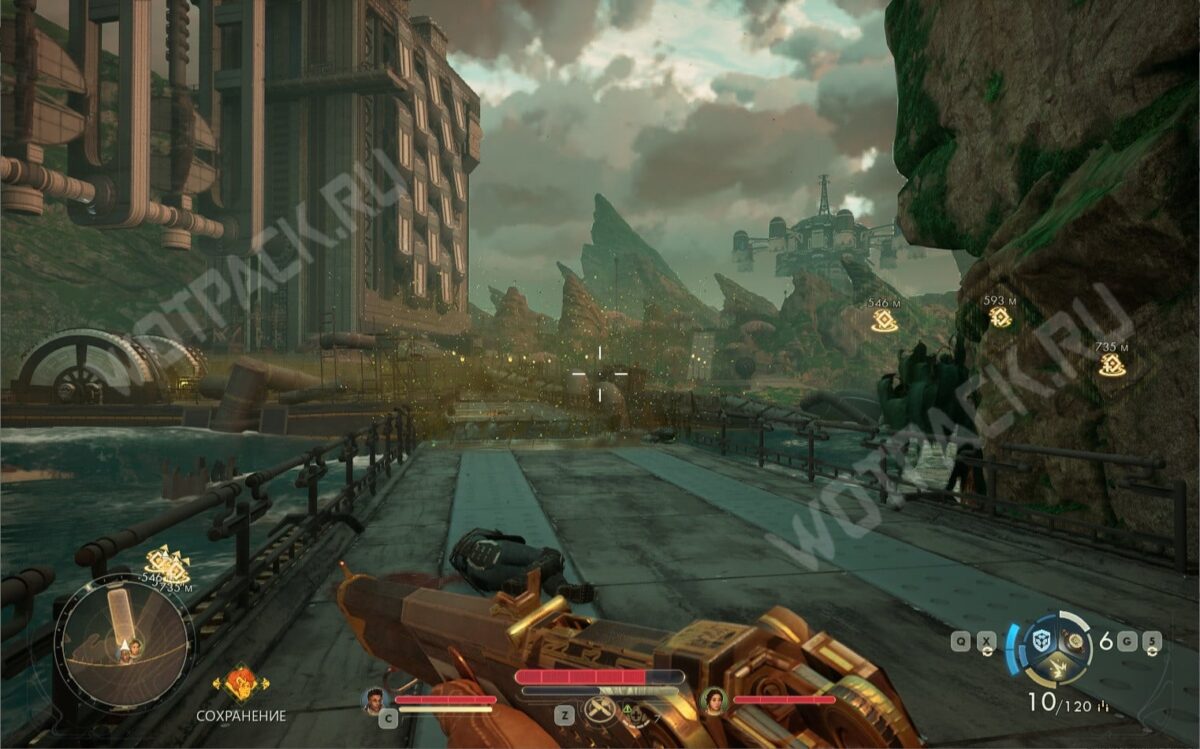The width and height of the screenshot is (1200, 749).
Task: Activate the lightning spark ability segment
Action: (1058, 667)
